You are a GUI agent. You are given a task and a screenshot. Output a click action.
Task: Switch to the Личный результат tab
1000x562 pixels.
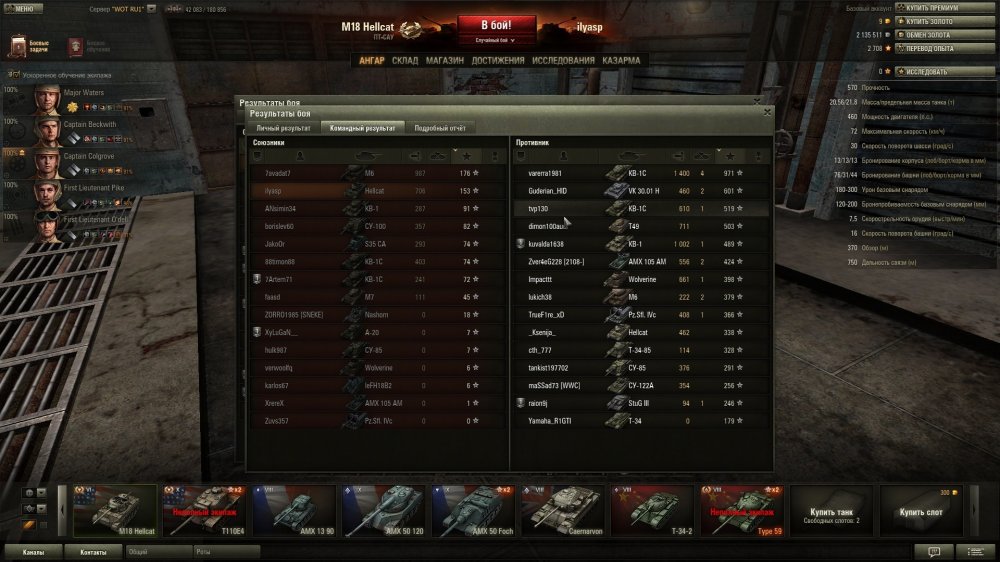pos(283,128)
